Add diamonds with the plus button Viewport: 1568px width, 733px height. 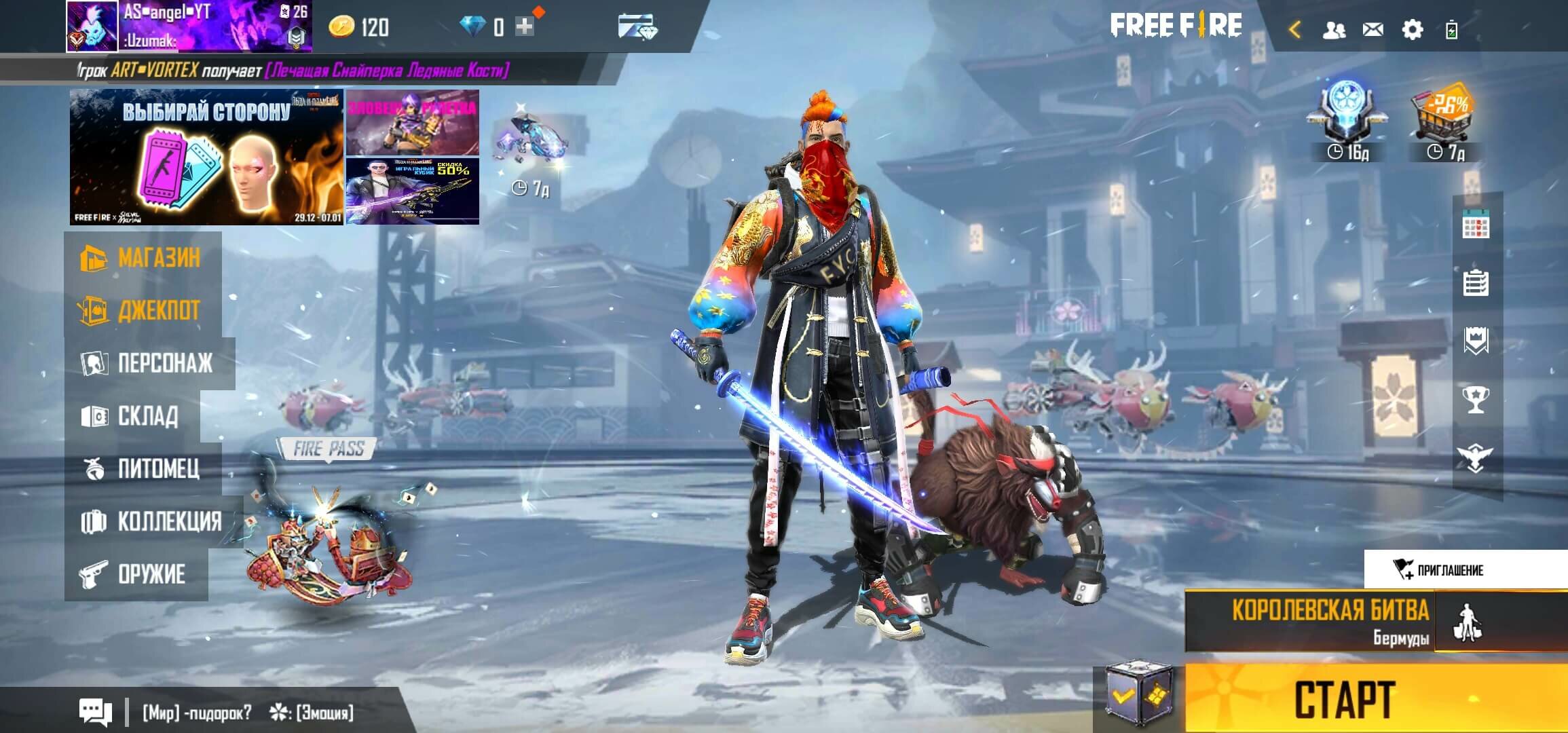click(525, 27)
